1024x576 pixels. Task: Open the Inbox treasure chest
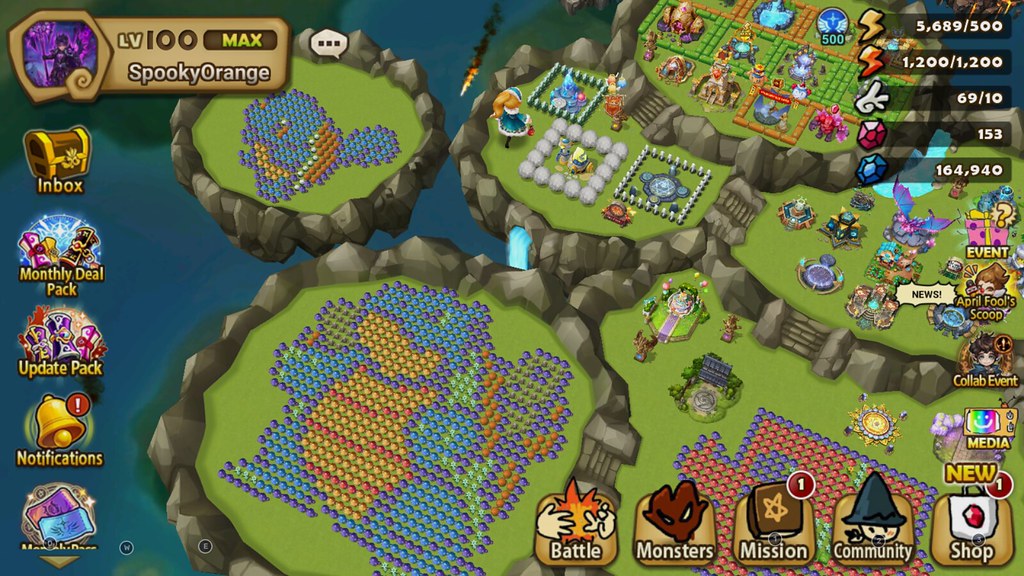pos(59,156)
